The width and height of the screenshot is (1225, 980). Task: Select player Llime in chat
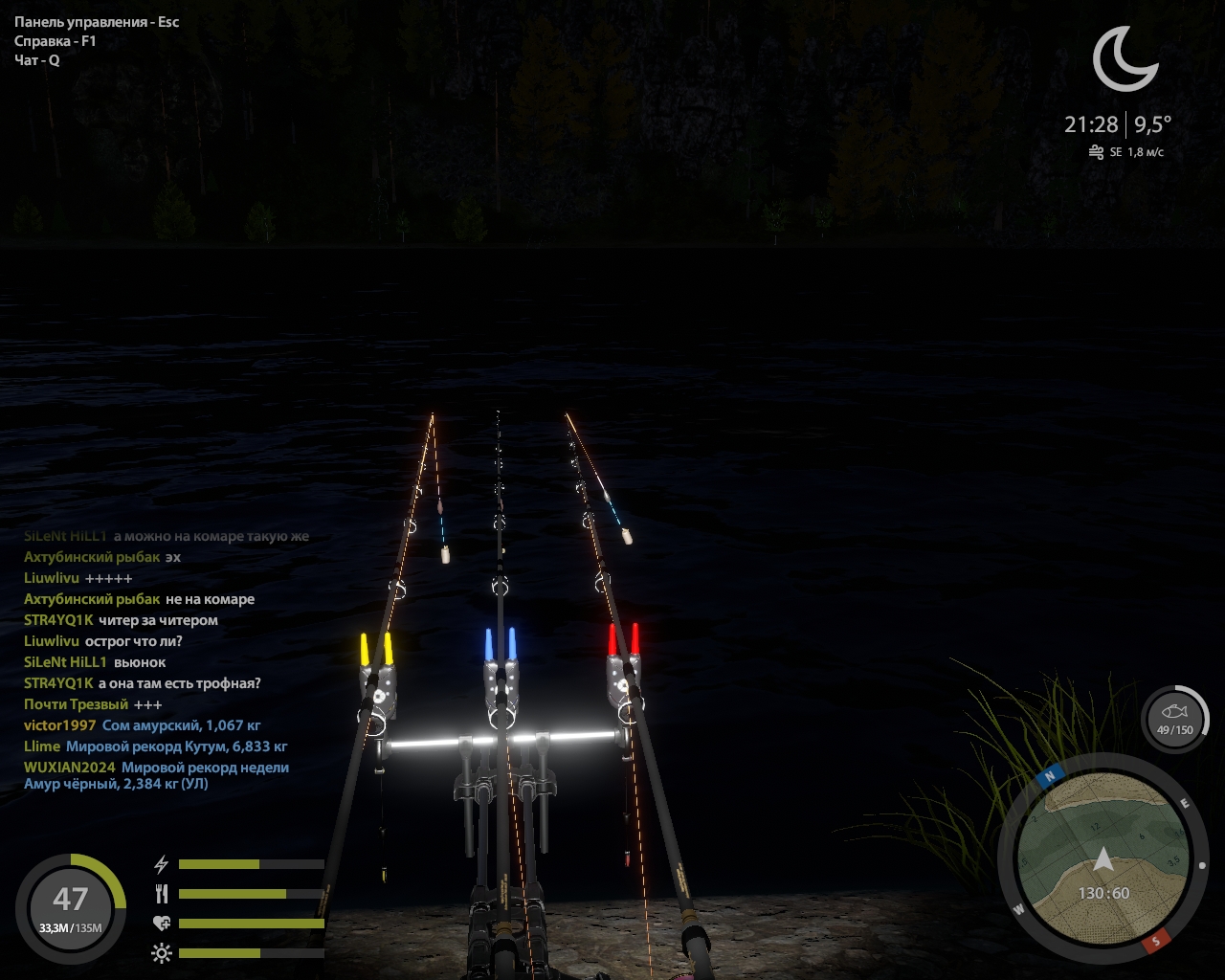click(42, 746)
